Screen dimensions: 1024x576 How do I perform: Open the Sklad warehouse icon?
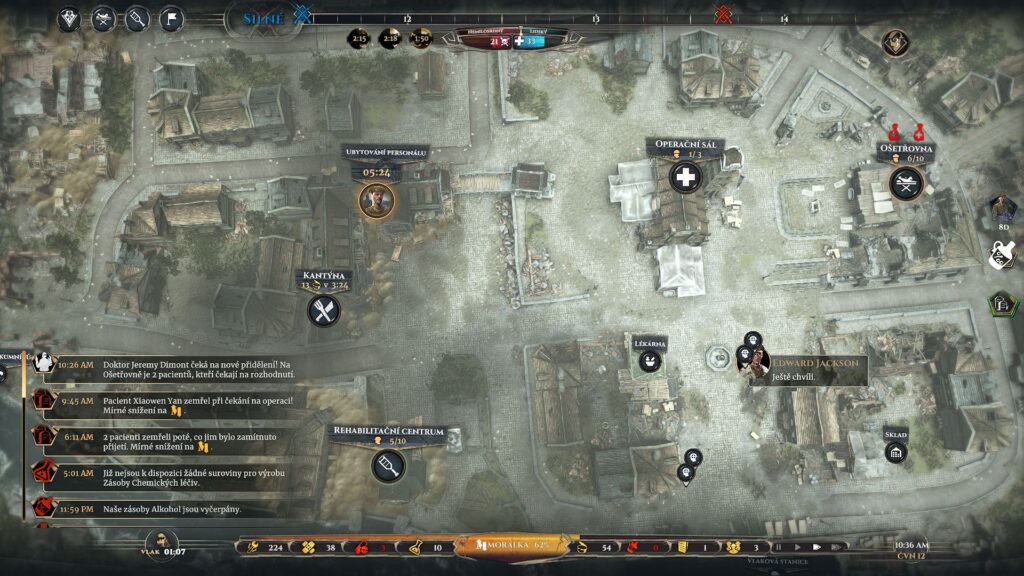(x=895, y=453)
